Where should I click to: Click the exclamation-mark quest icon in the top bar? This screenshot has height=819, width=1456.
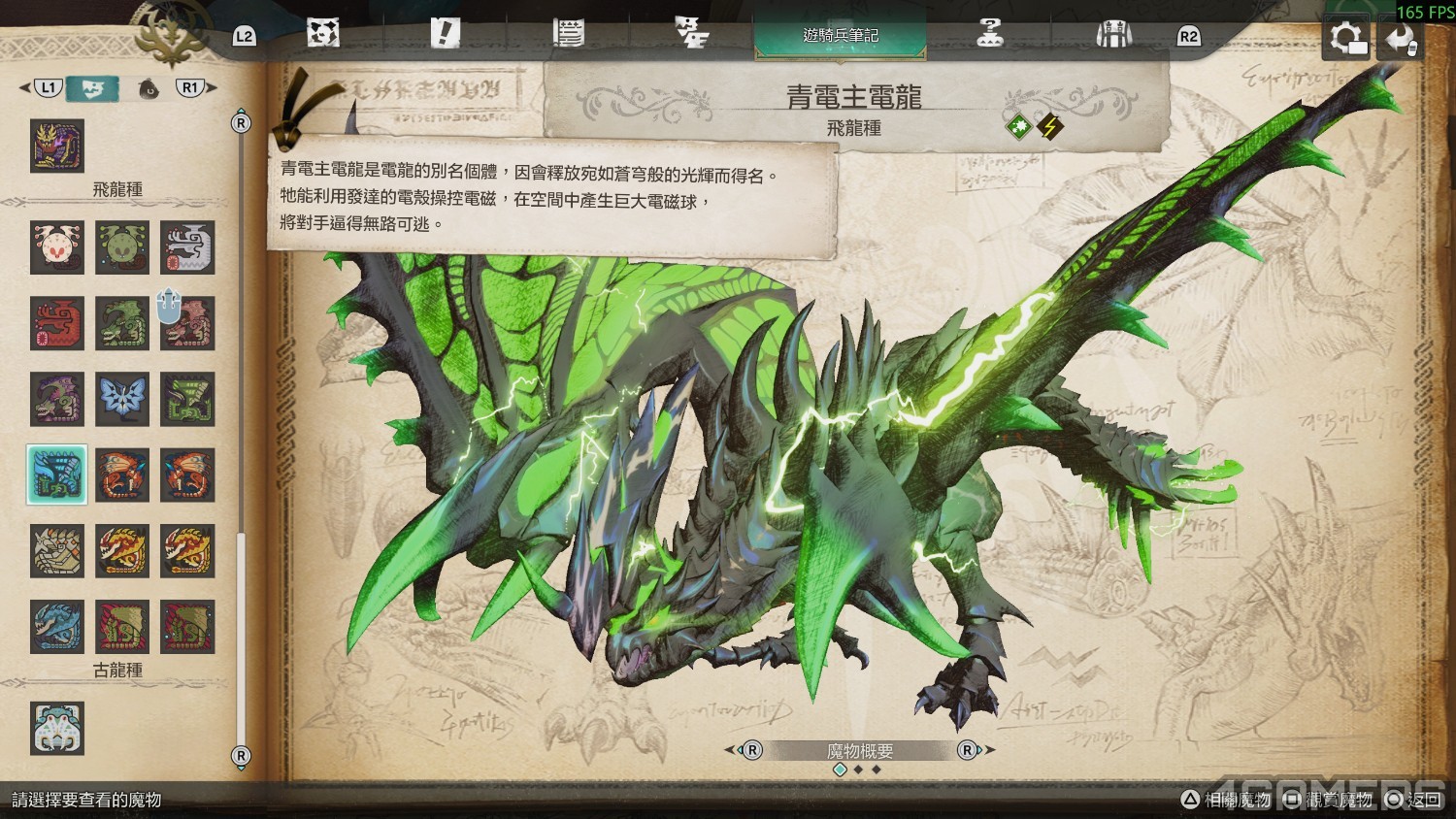(x=445, y=33)
